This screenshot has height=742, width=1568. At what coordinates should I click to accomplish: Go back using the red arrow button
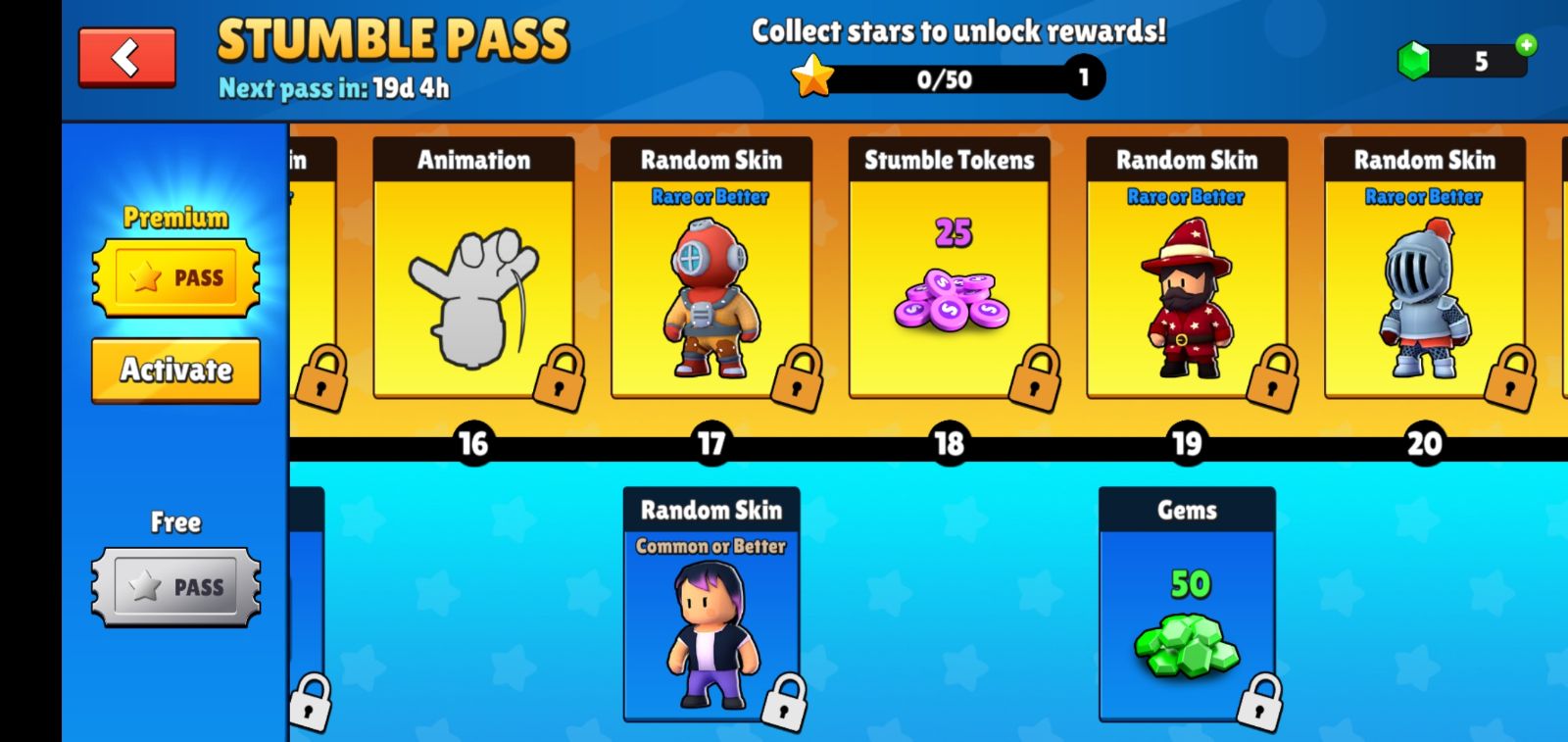(x=127, y=58)
